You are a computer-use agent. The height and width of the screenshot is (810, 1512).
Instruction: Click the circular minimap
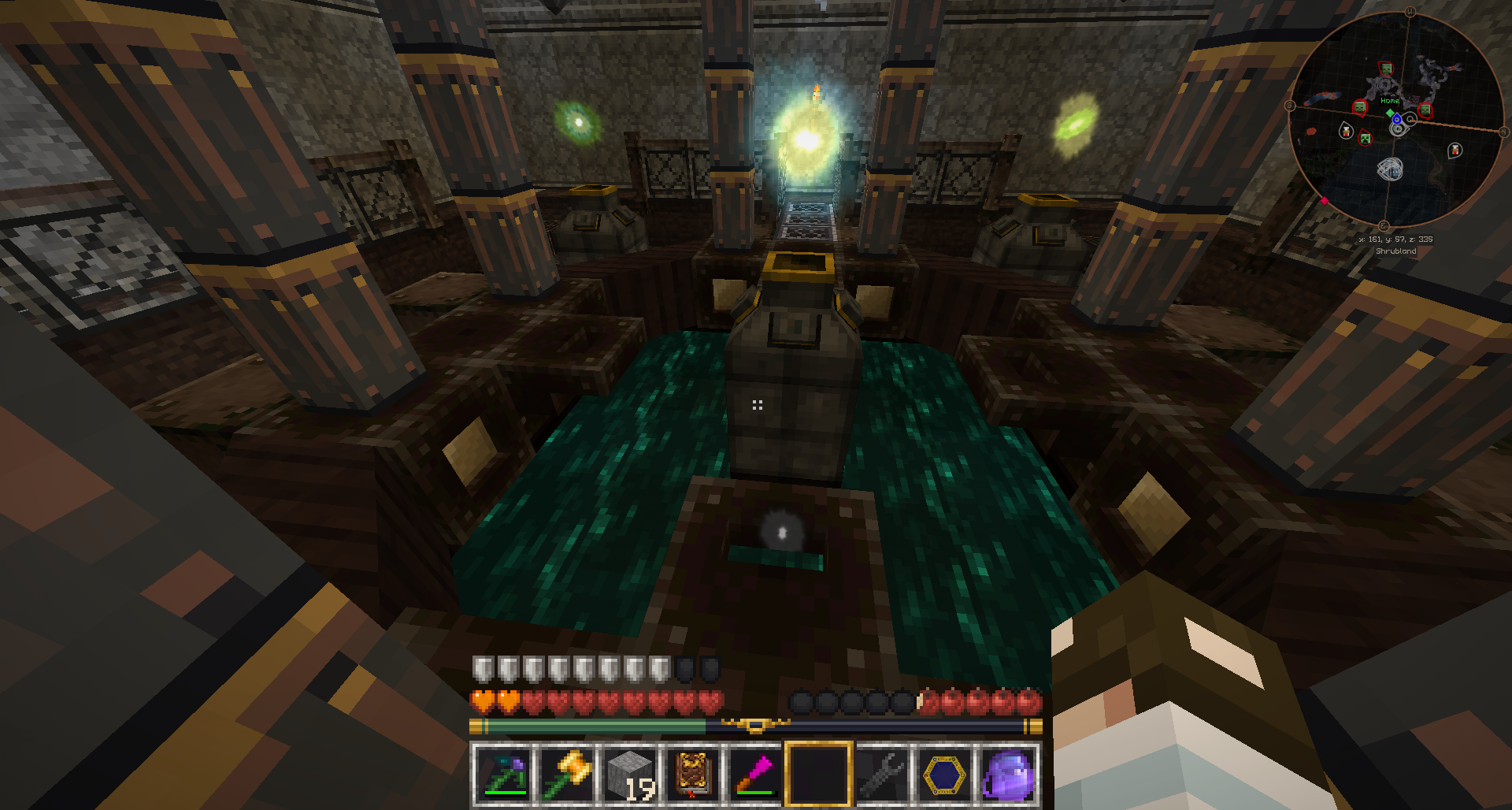(1395, 118)
